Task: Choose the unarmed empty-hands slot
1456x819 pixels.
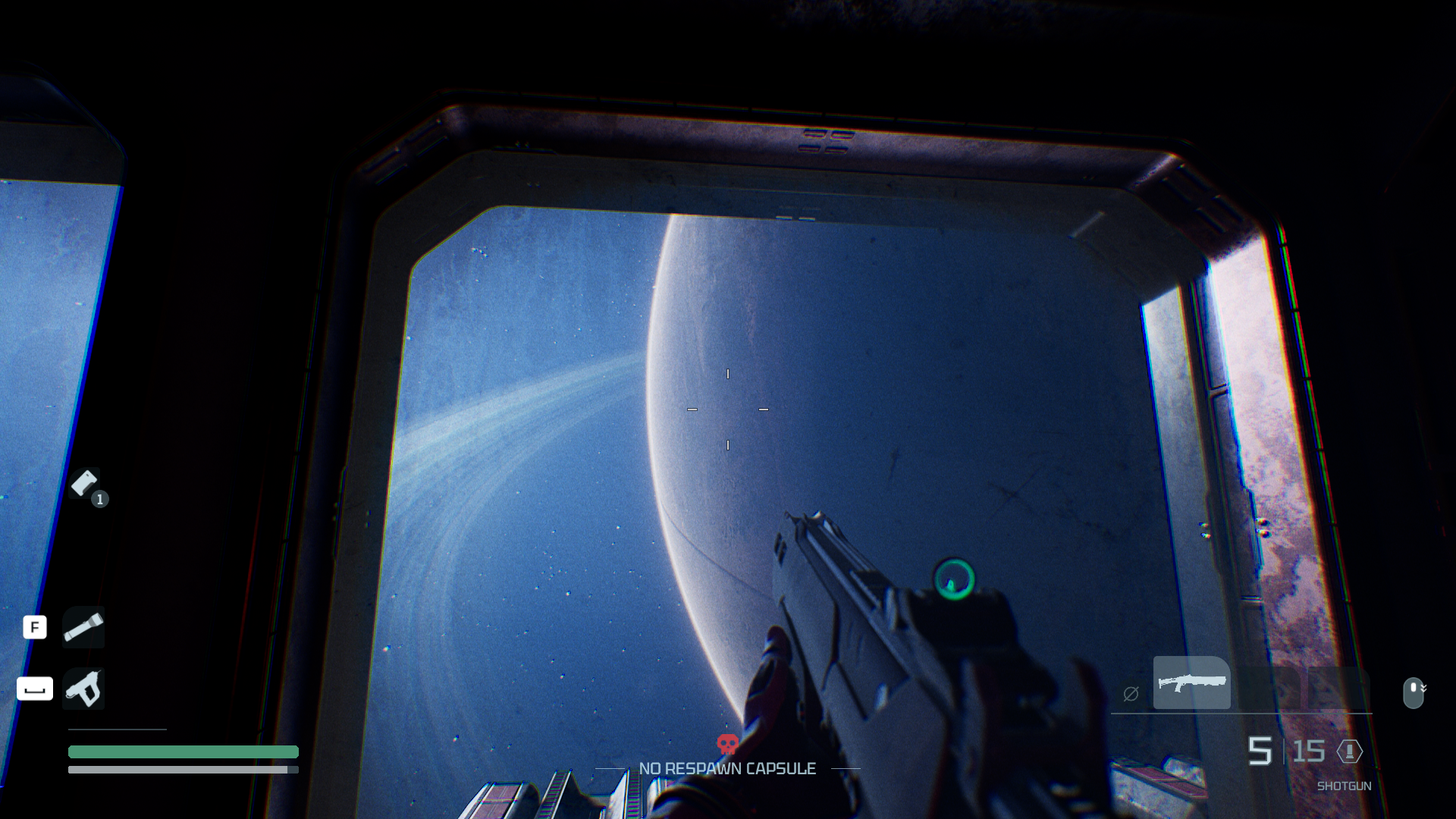Action: (x=1131, y=693)
